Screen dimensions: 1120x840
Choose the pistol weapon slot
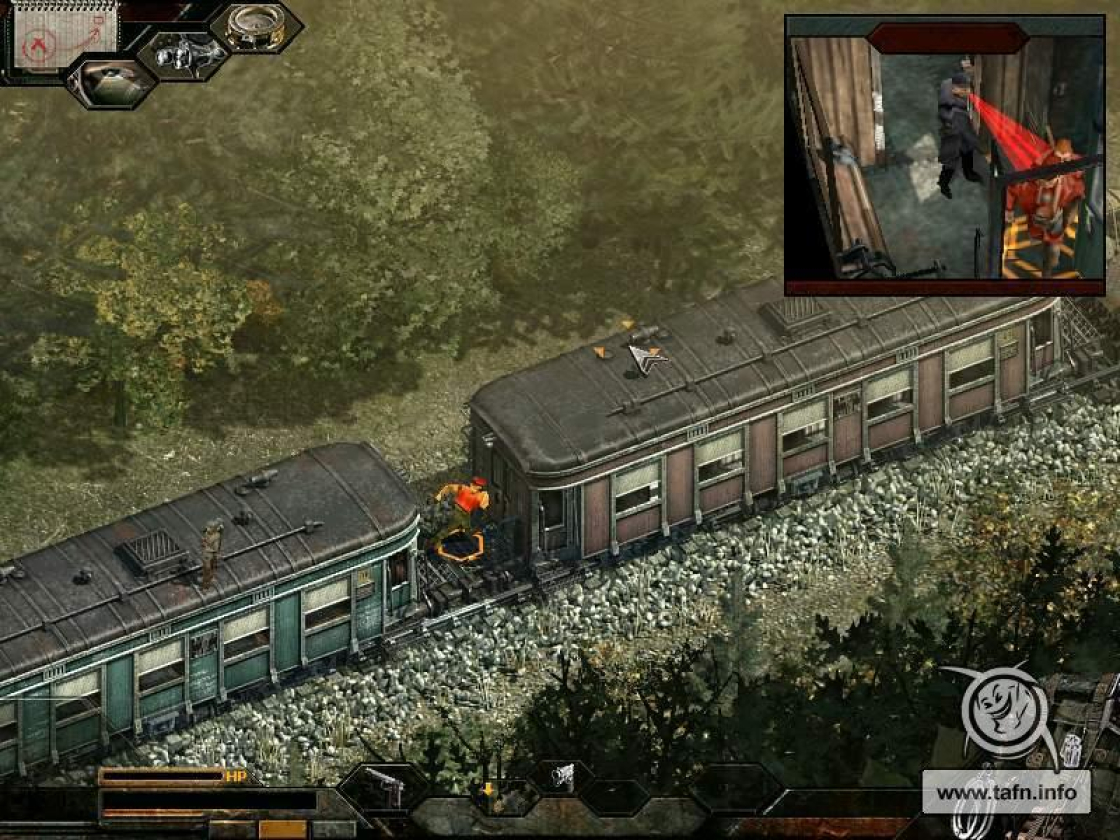384,787
